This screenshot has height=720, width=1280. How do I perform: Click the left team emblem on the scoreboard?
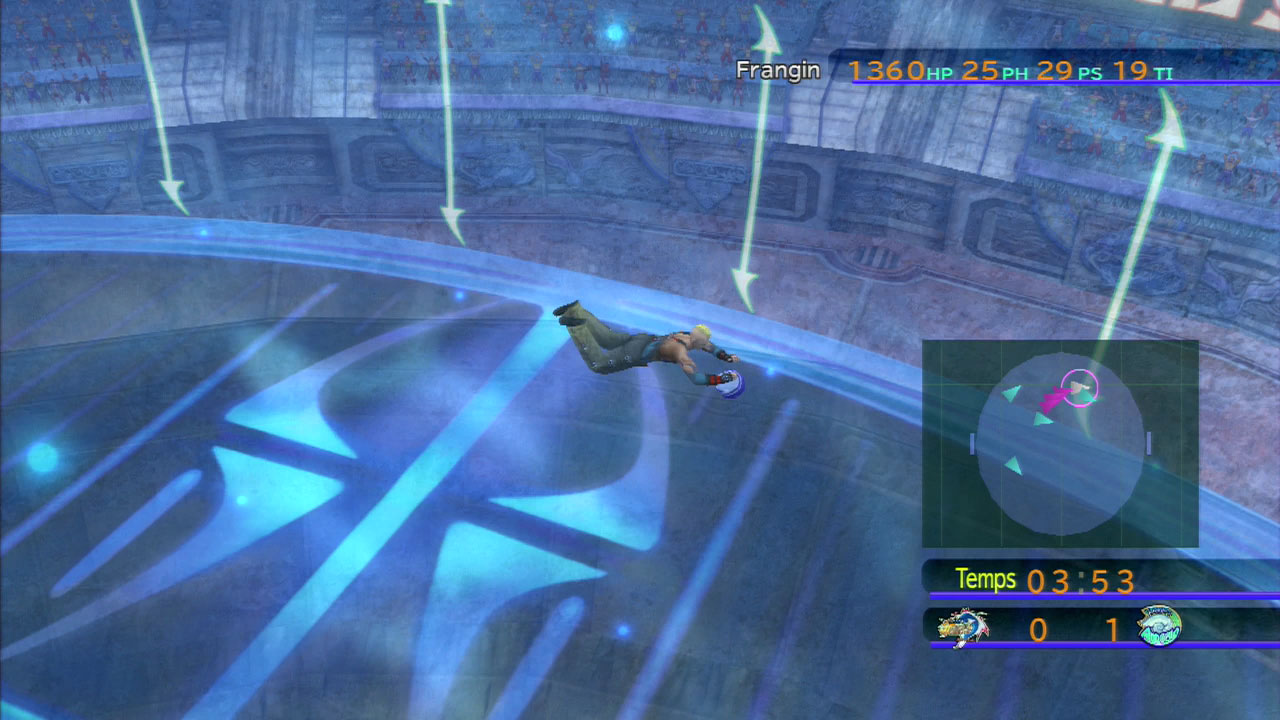coord(962,628)
